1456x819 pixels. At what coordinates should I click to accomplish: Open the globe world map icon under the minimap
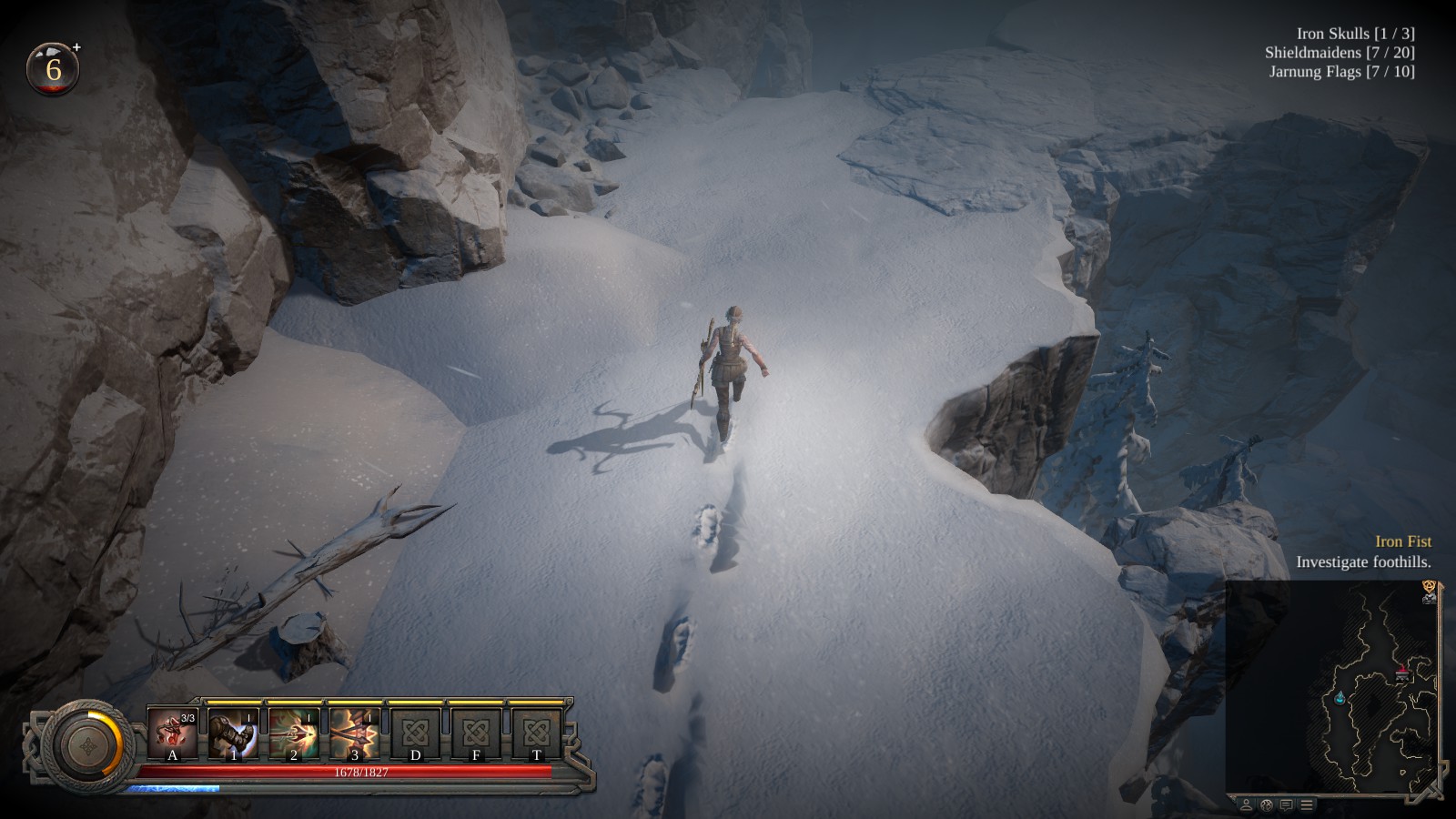(1266, 805)
